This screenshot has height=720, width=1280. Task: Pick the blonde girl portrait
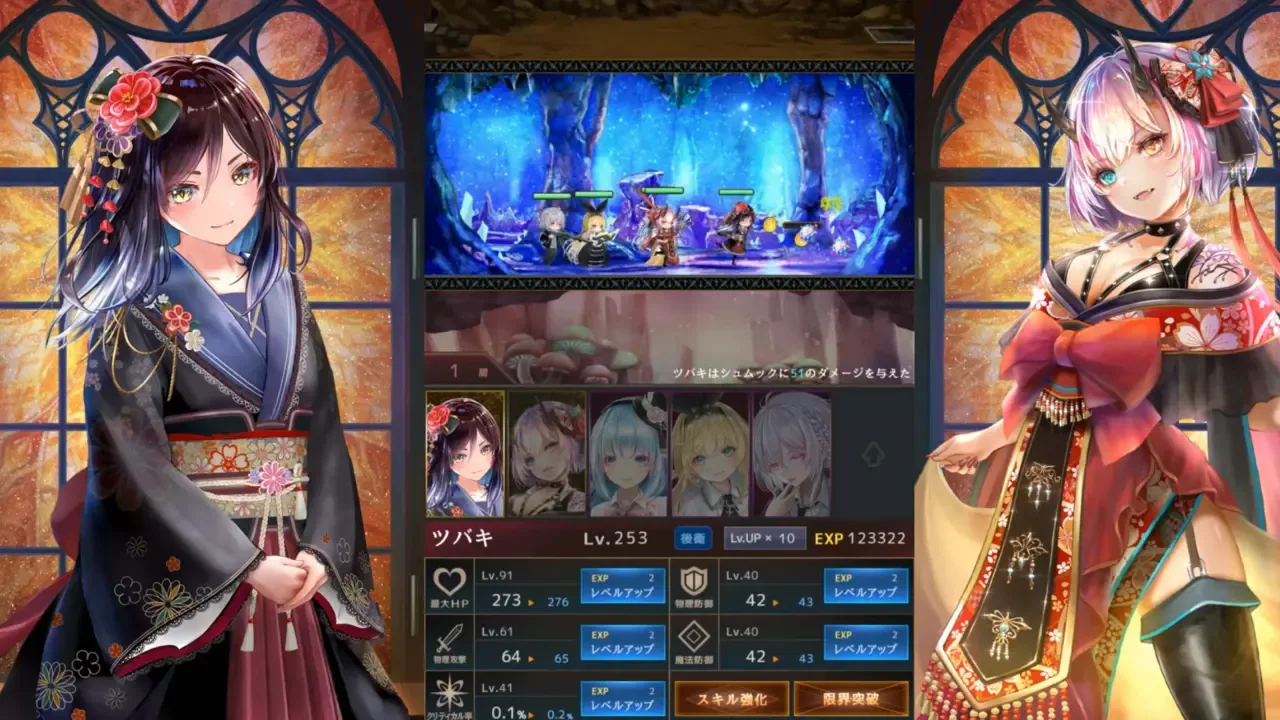click(710, 453)
